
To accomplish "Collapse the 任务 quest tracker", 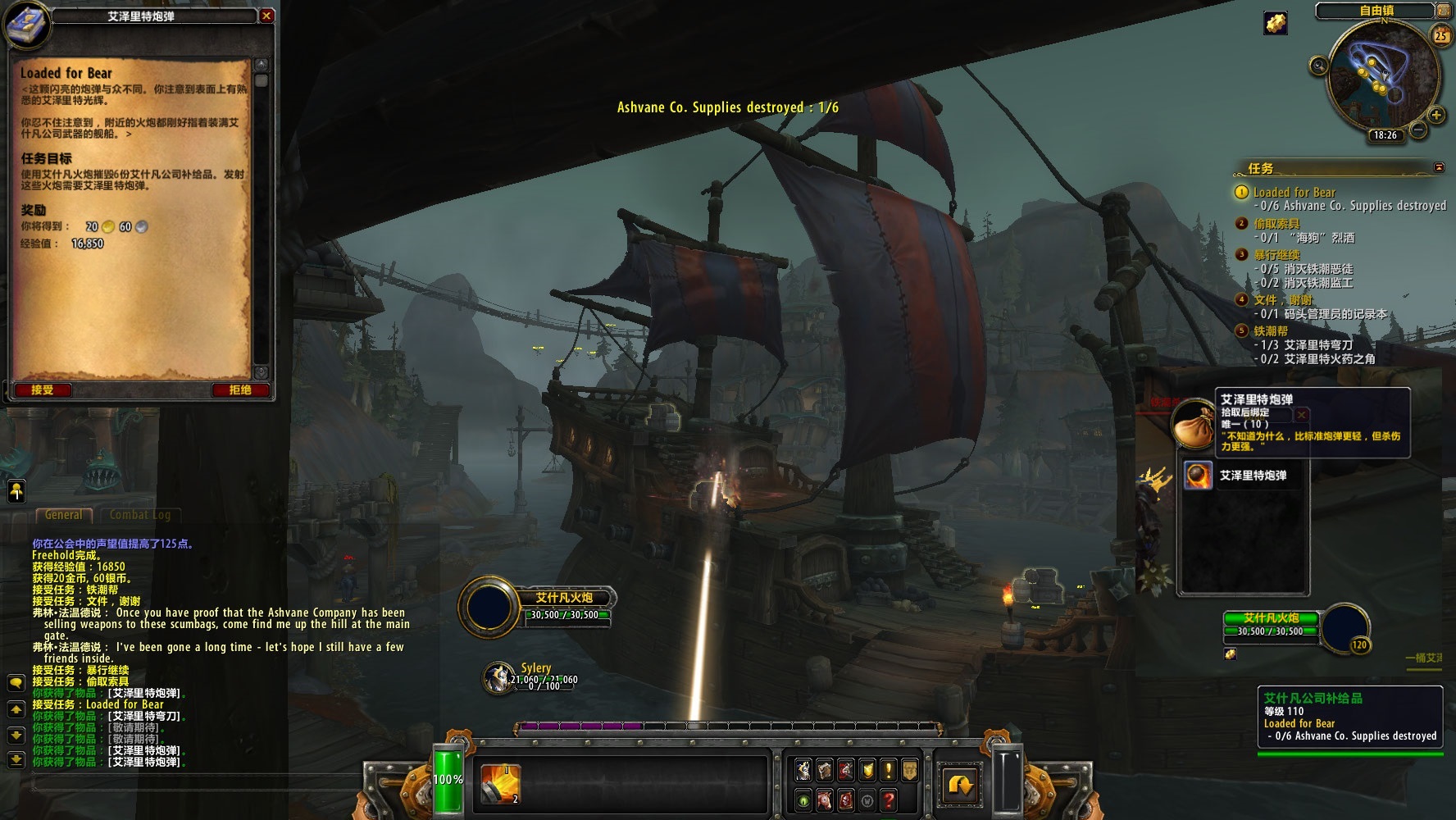I will (x=1439, y=168).
